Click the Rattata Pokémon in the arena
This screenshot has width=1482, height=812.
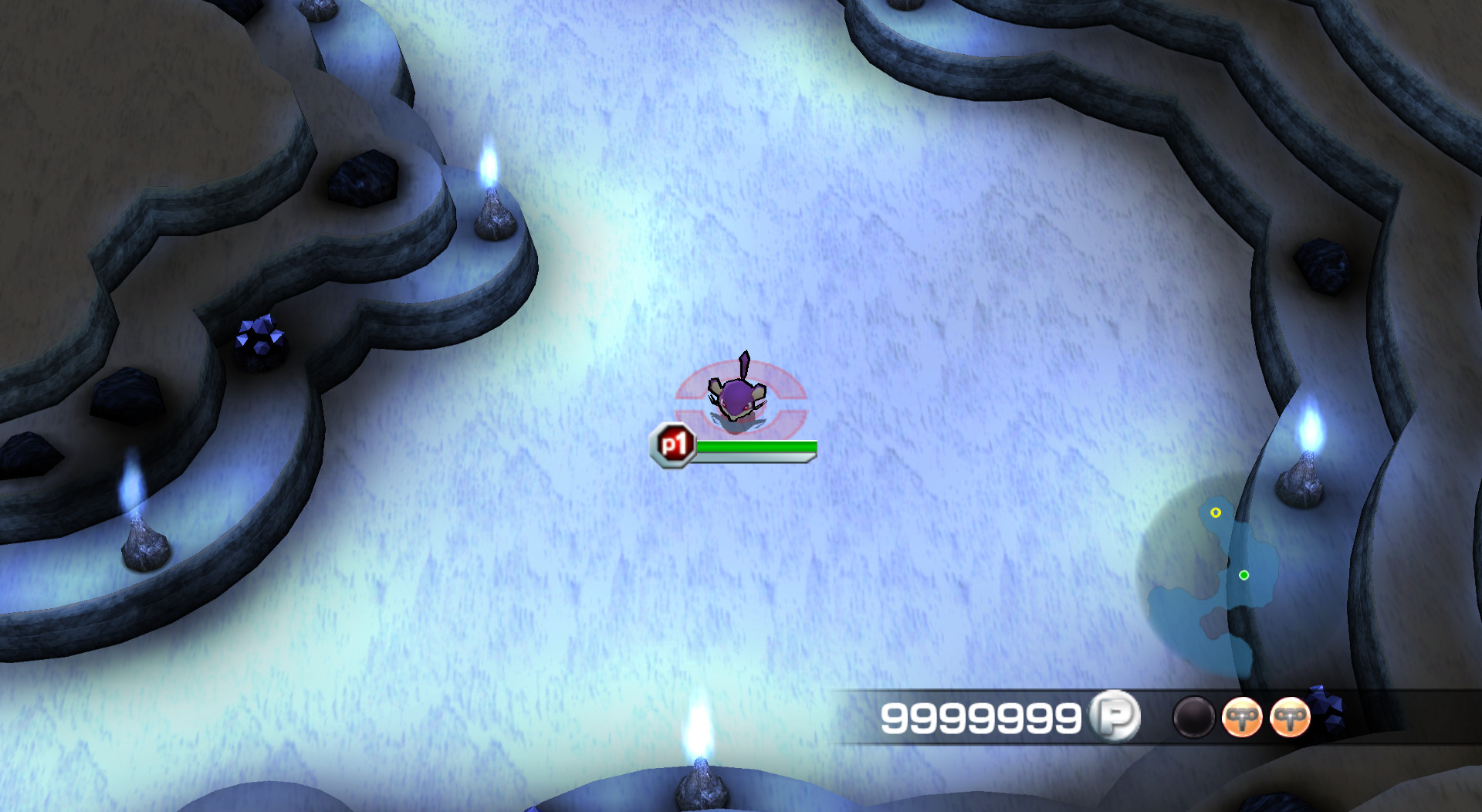736,394
